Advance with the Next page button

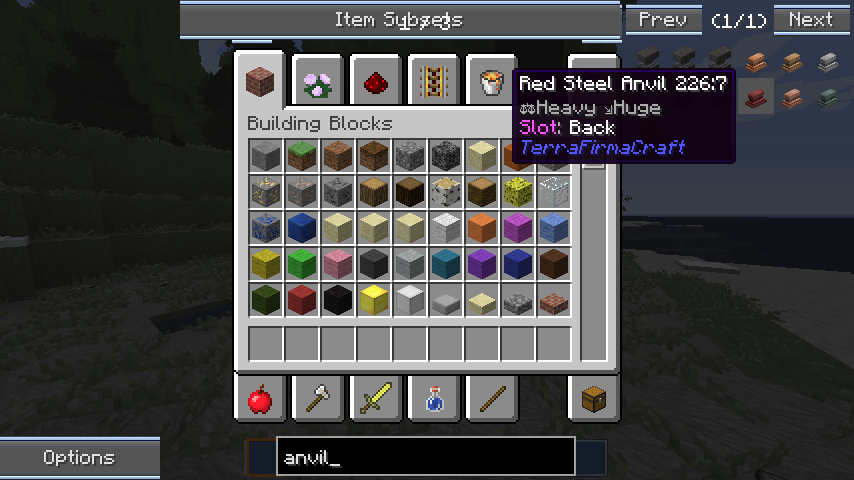(x=810, y=20)
